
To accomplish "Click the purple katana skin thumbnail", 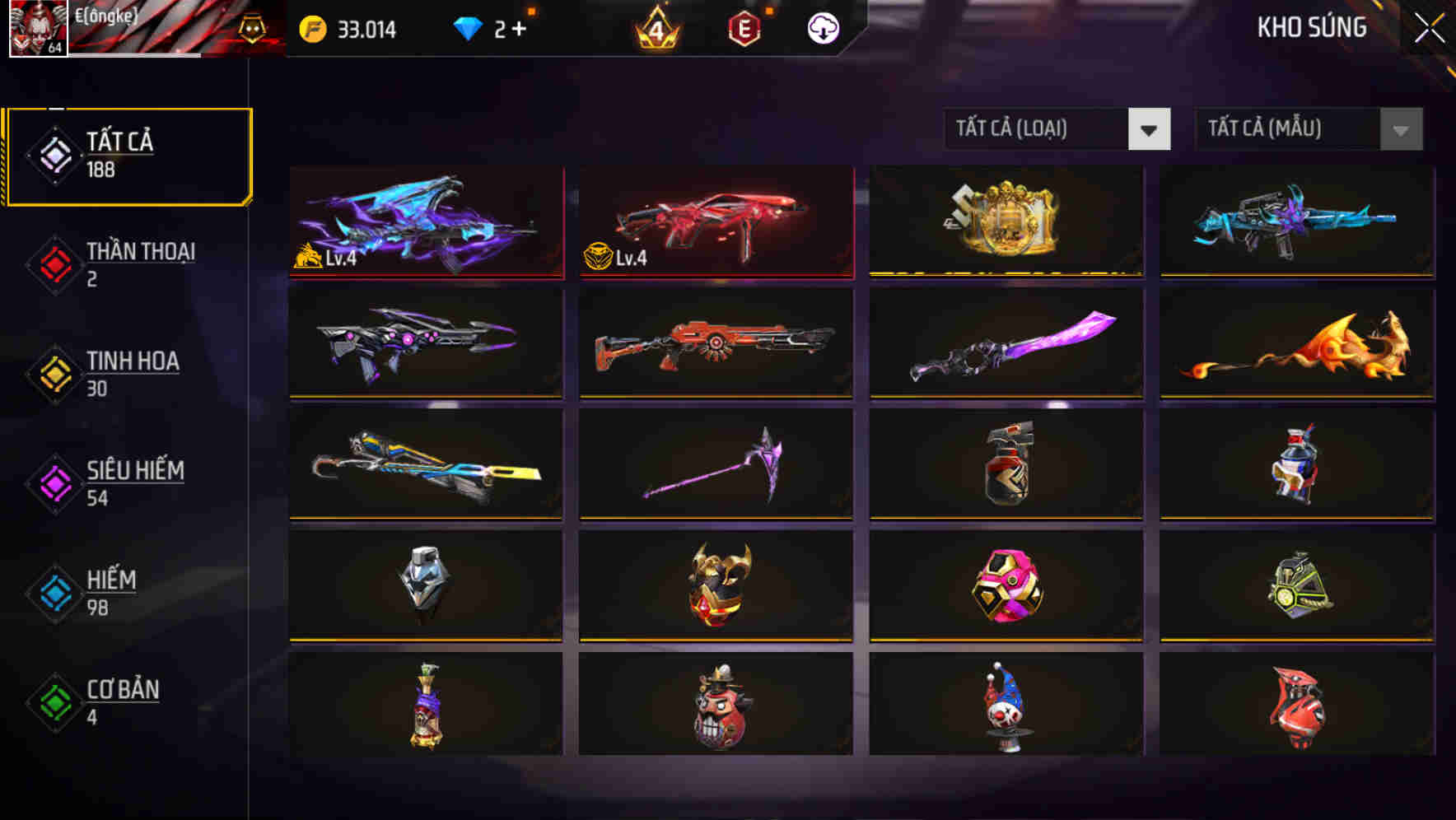I will pos(1005,343).
